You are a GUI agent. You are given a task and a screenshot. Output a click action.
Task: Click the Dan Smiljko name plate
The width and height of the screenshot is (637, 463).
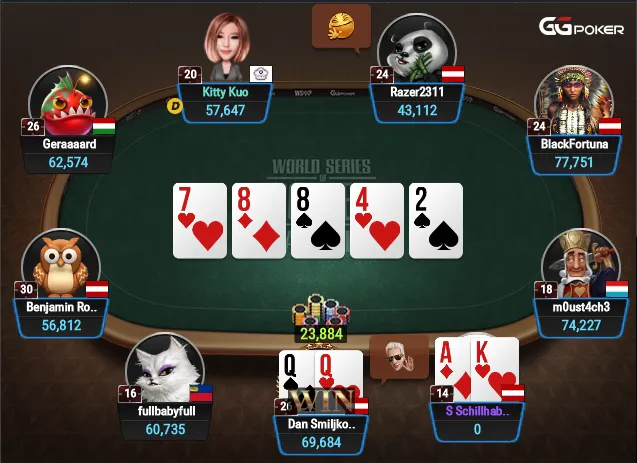(x=322, y=432)
